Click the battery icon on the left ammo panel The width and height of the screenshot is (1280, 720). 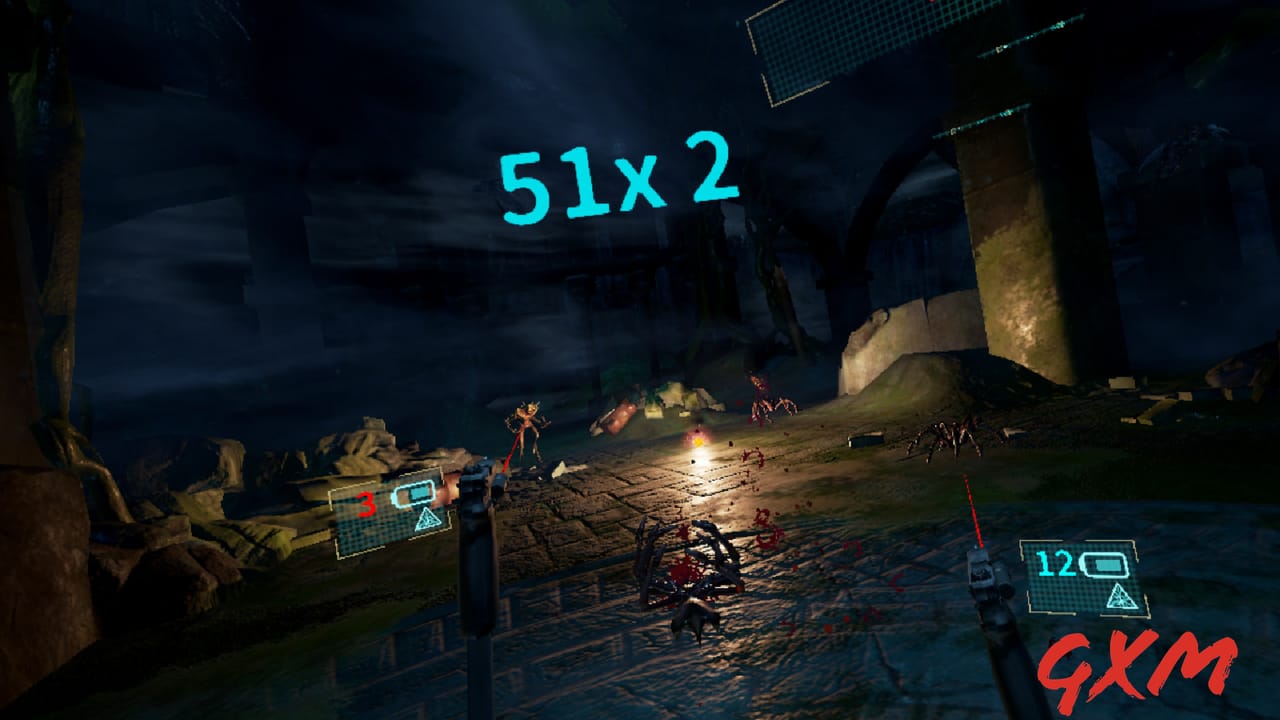[412, 494]
